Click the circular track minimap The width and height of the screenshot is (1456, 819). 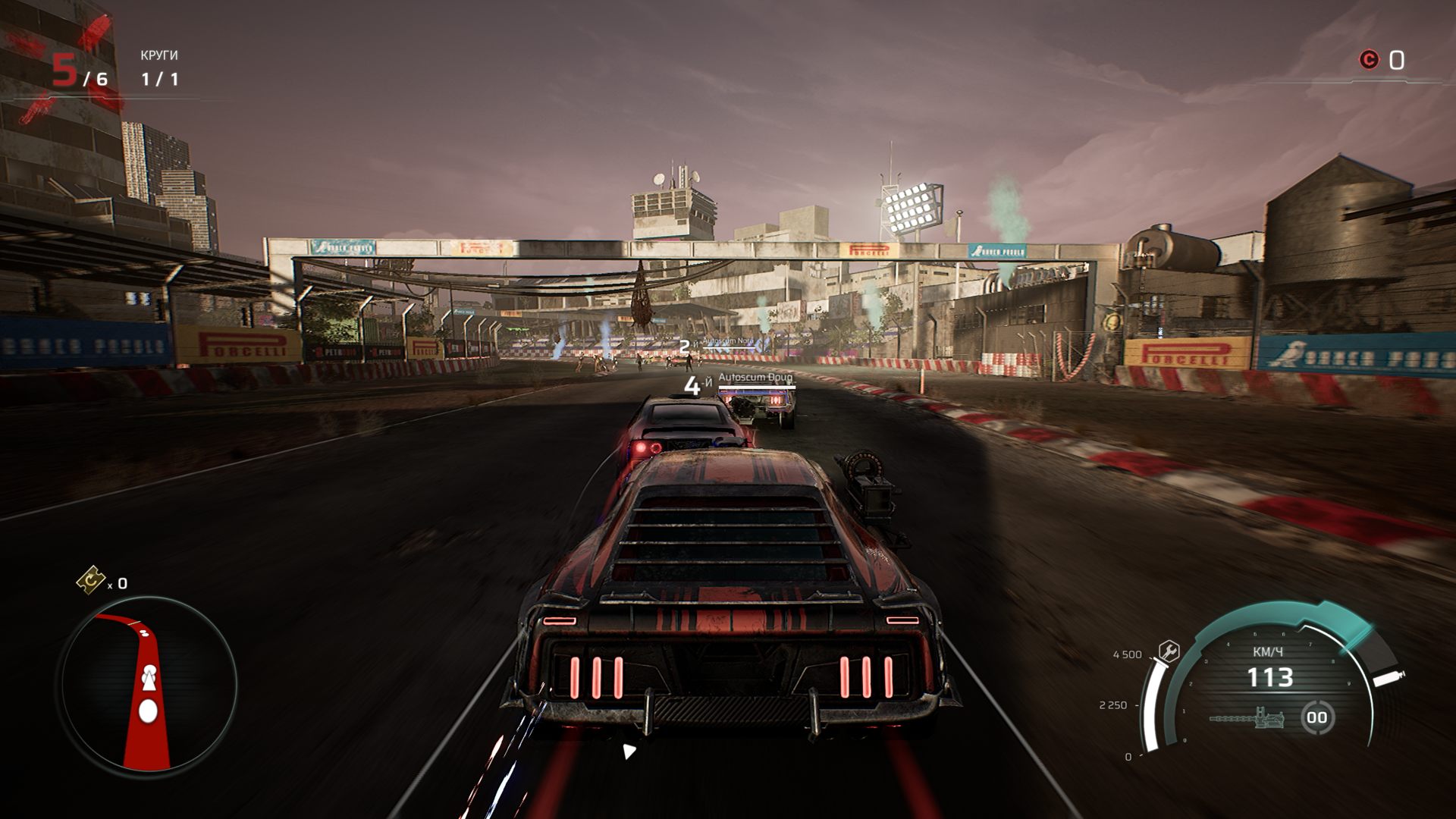click(x=148, y=686)
